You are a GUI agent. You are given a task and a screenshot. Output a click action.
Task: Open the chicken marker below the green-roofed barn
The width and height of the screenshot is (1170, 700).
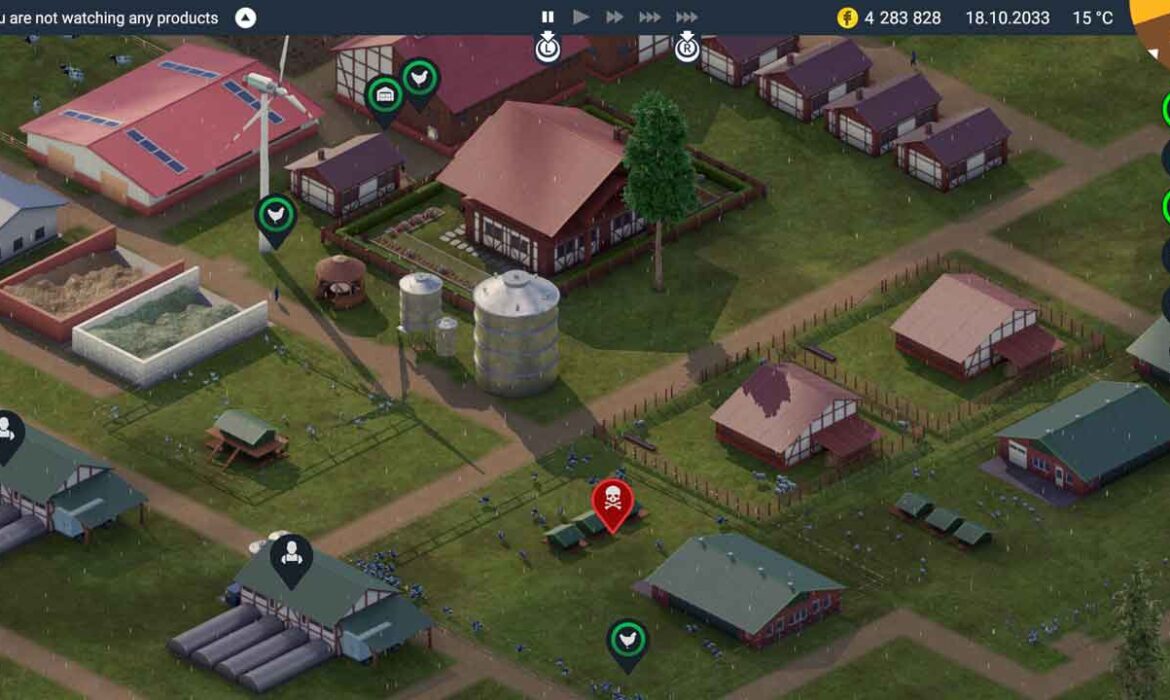[627, 640]
